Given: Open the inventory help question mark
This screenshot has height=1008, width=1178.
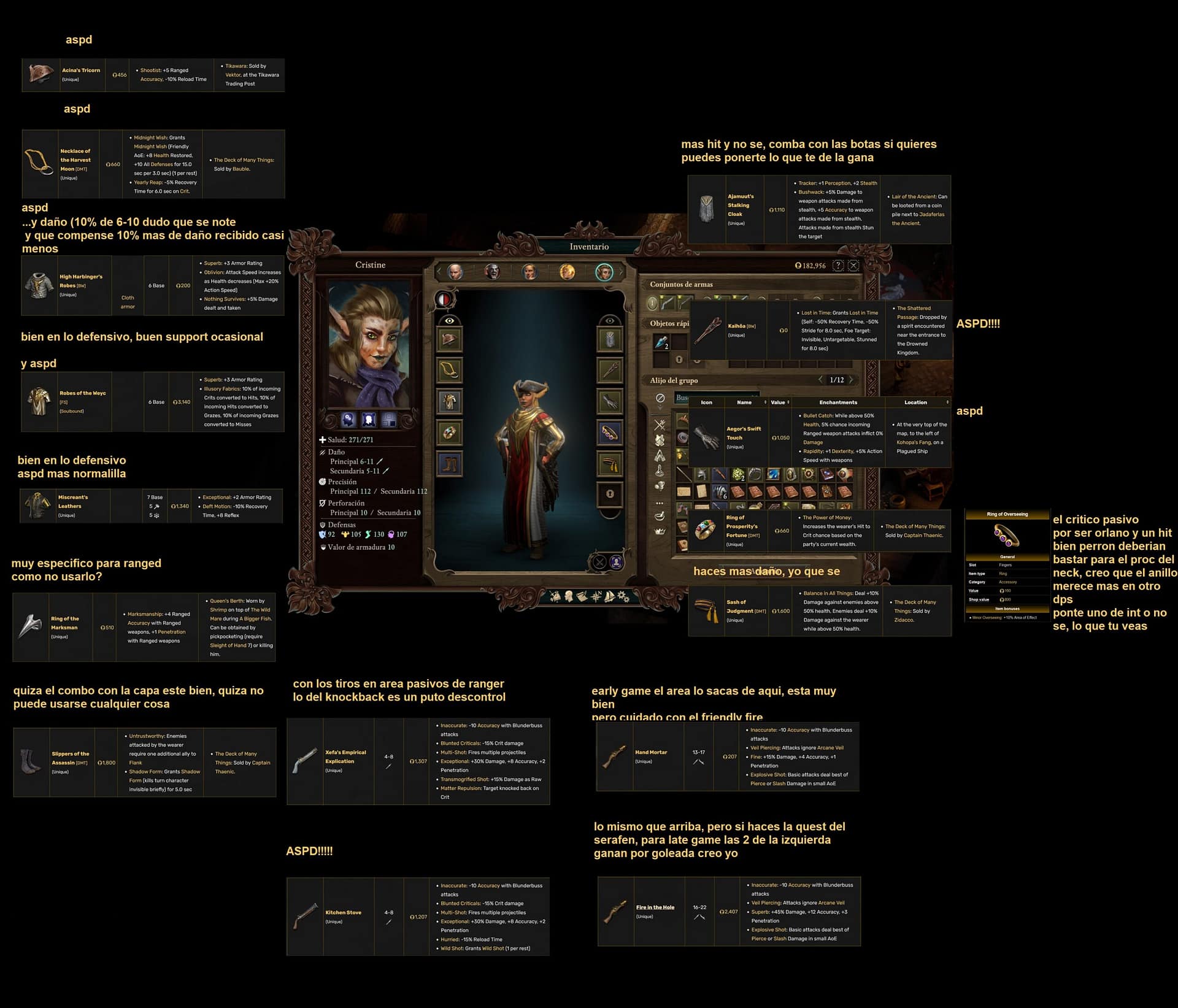Looking at the screenshot, I should click(x=838, y=266).
